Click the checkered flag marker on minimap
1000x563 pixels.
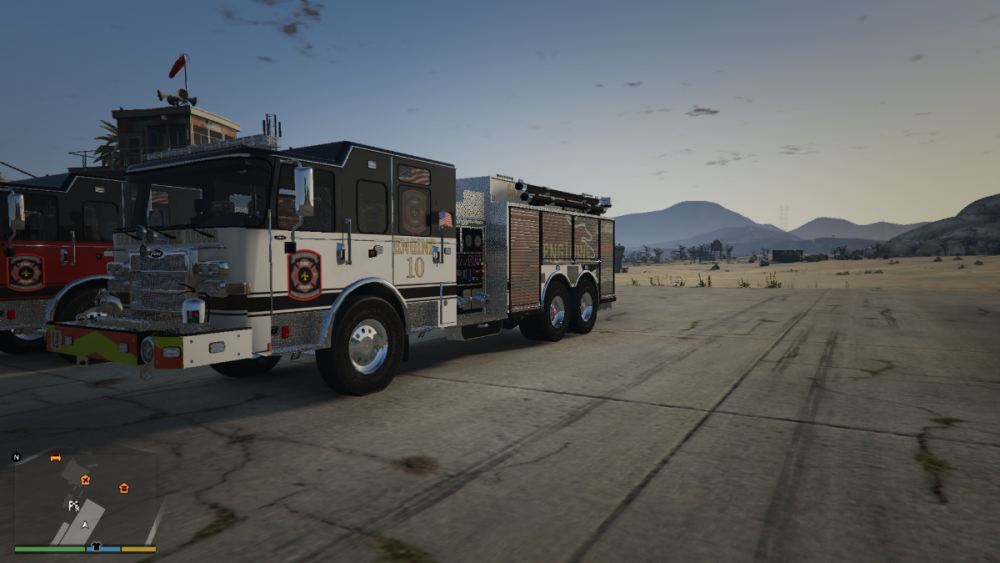point(73,506)
